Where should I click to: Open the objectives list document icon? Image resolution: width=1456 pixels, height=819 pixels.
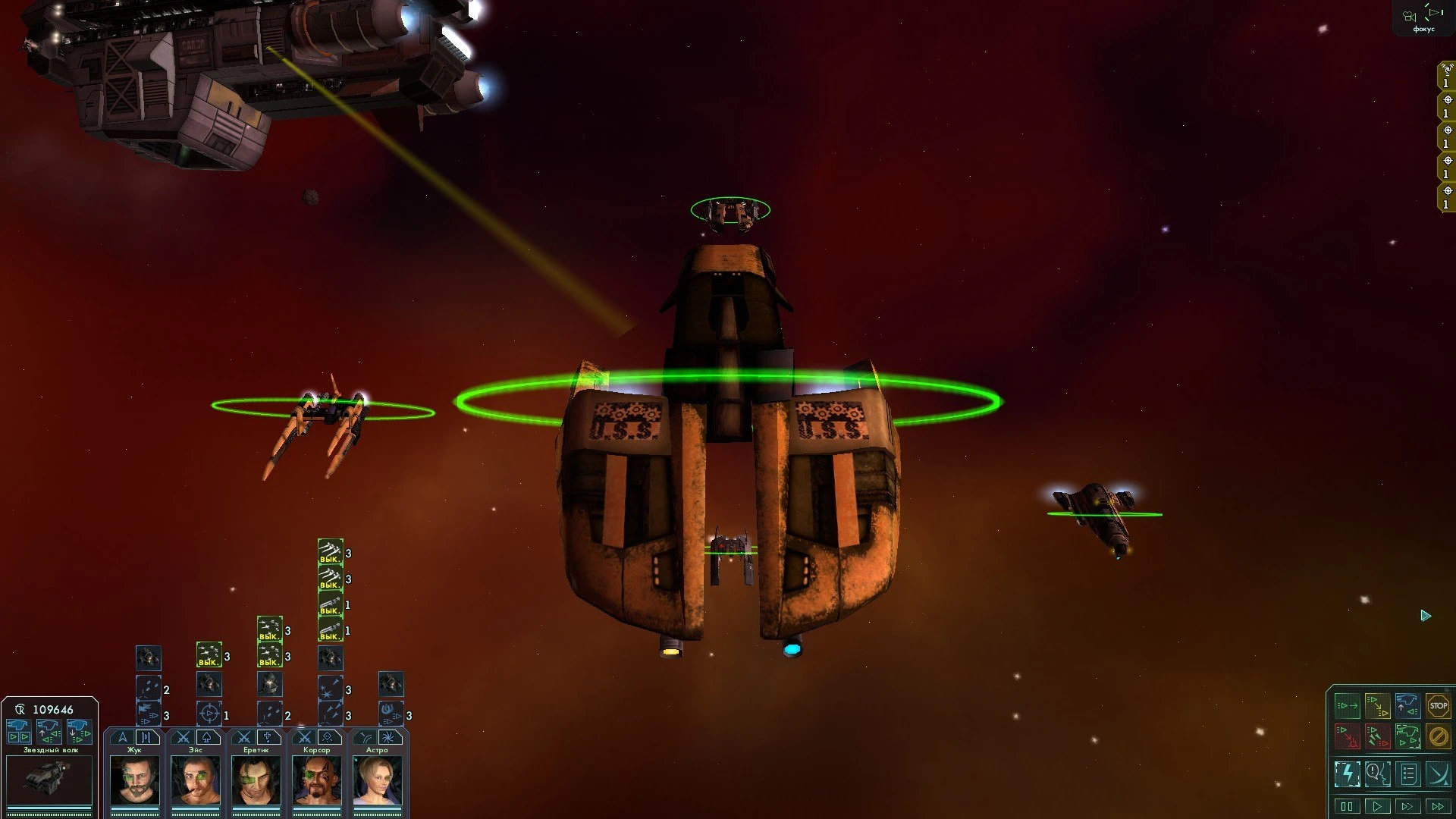click(1408, 774)
